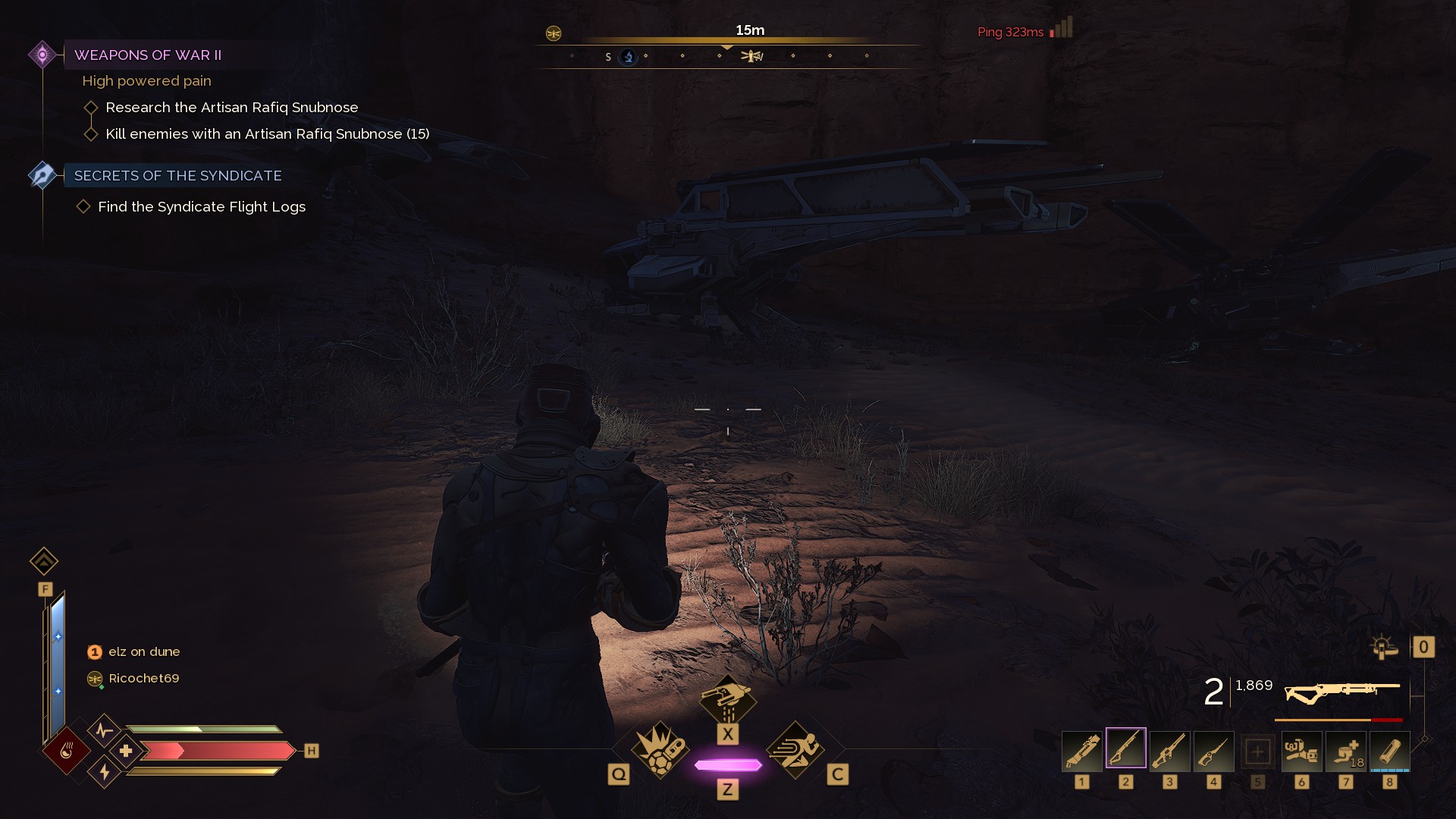
Task: Click the chevron diamond icon above water gauge
Action: click(x=44, y=562)
